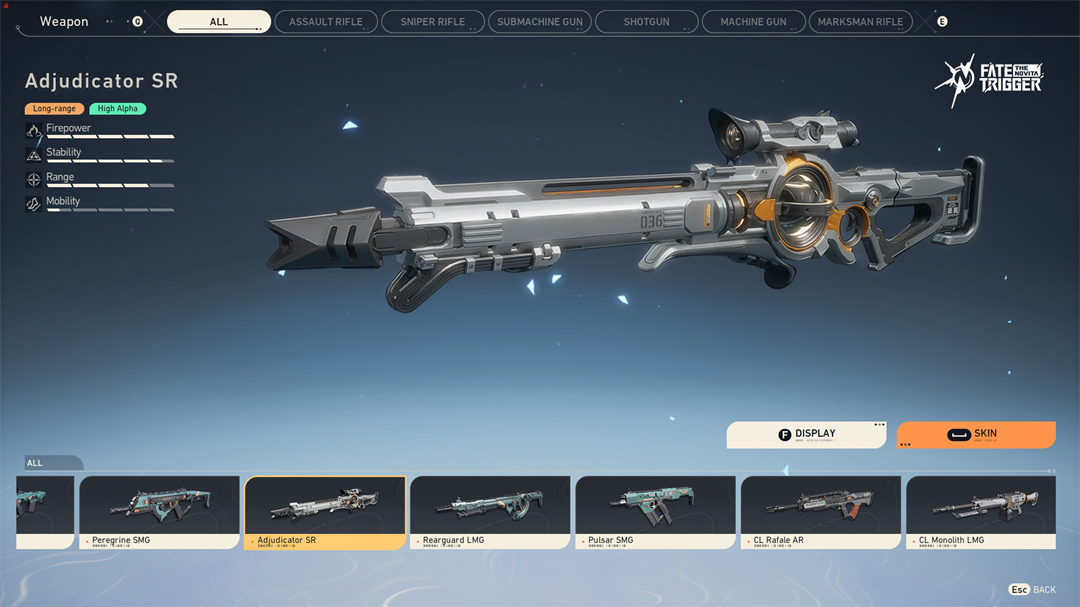This screenshot has width=1080, height=607.
Task: Select the Peregrine SMG thumbnail
Action: [x=159, y=511]
